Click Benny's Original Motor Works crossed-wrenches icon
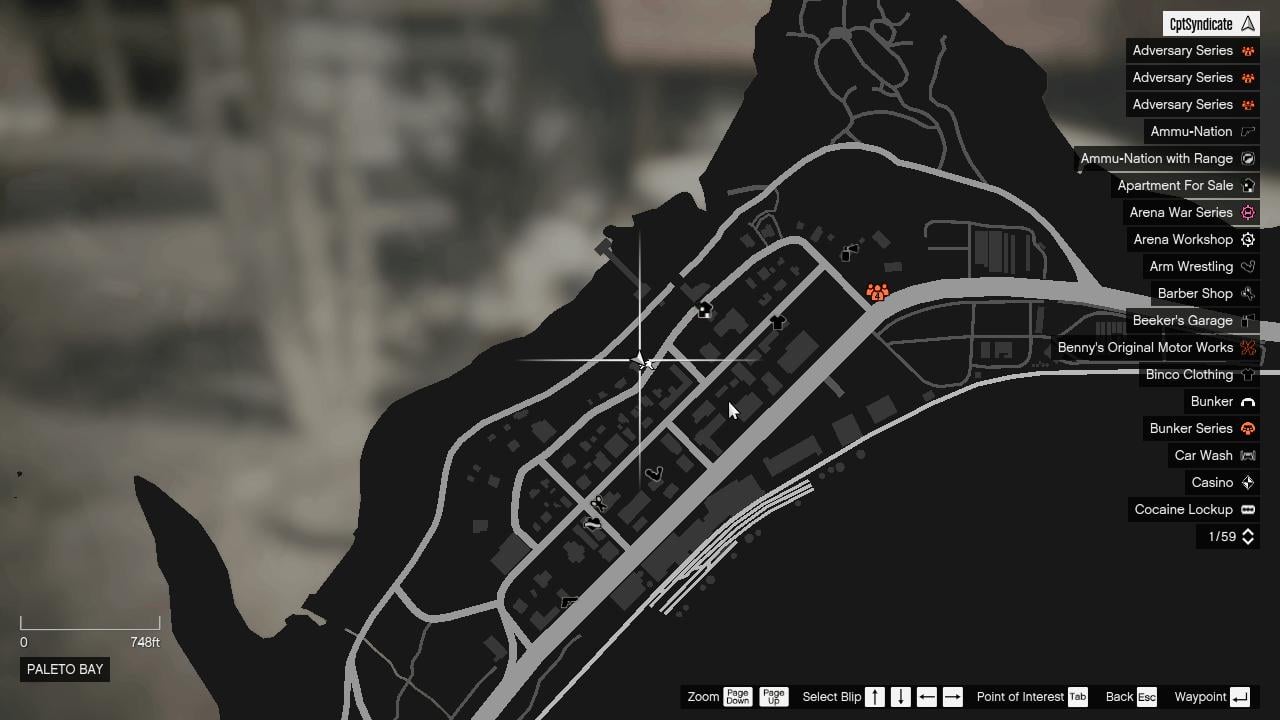This screenshot has width=1280, height=720. 1247,347
